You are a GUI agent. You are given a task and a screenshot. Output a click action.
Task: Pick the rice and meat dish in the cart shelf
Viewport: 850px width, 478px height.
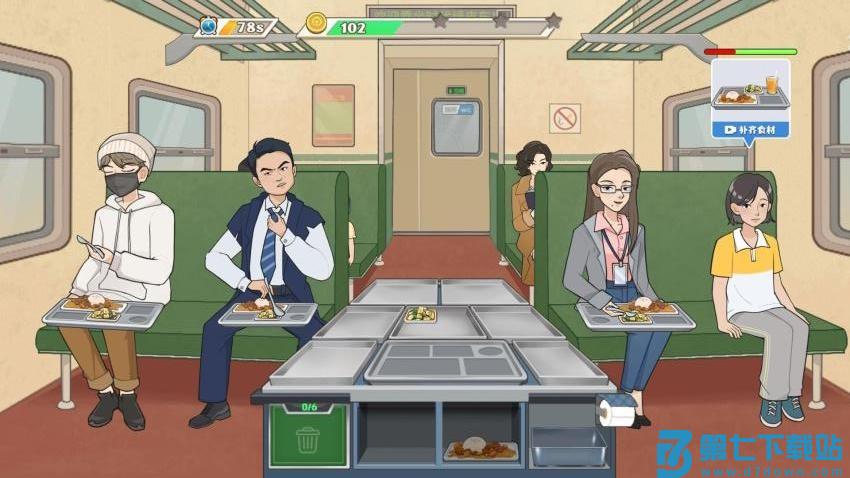[x=481, y=449]
